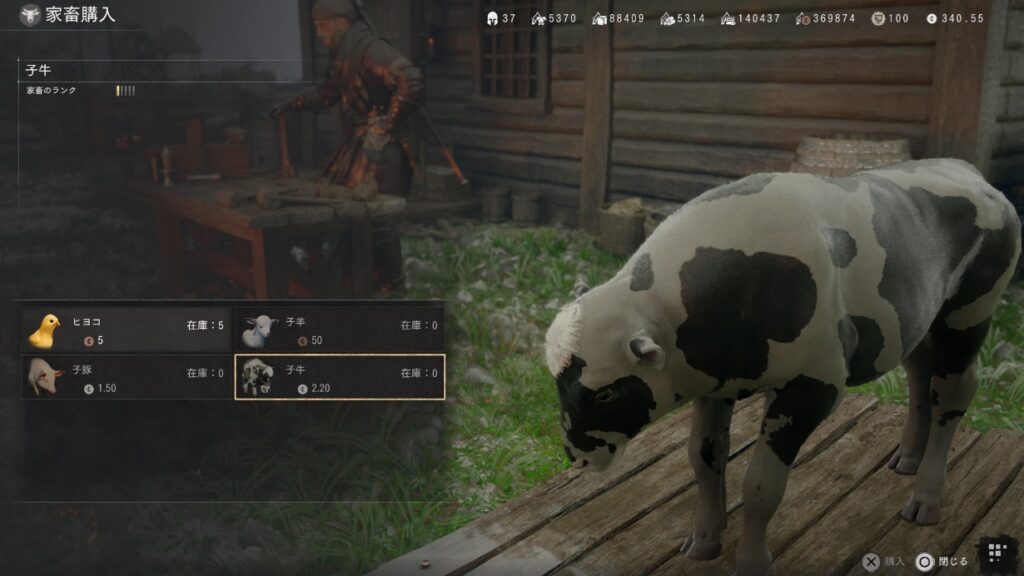Choose the 子羊 (lamb) livestock entry

339,330
